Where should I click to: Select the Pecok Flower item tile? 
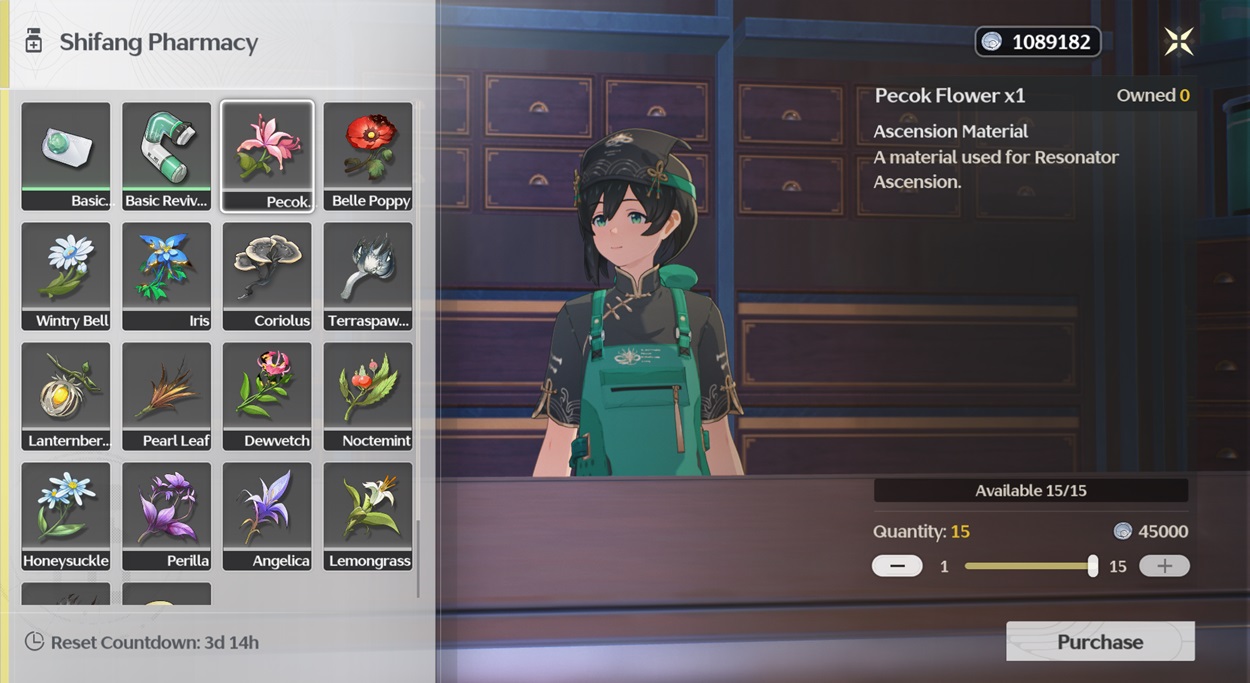267,155
